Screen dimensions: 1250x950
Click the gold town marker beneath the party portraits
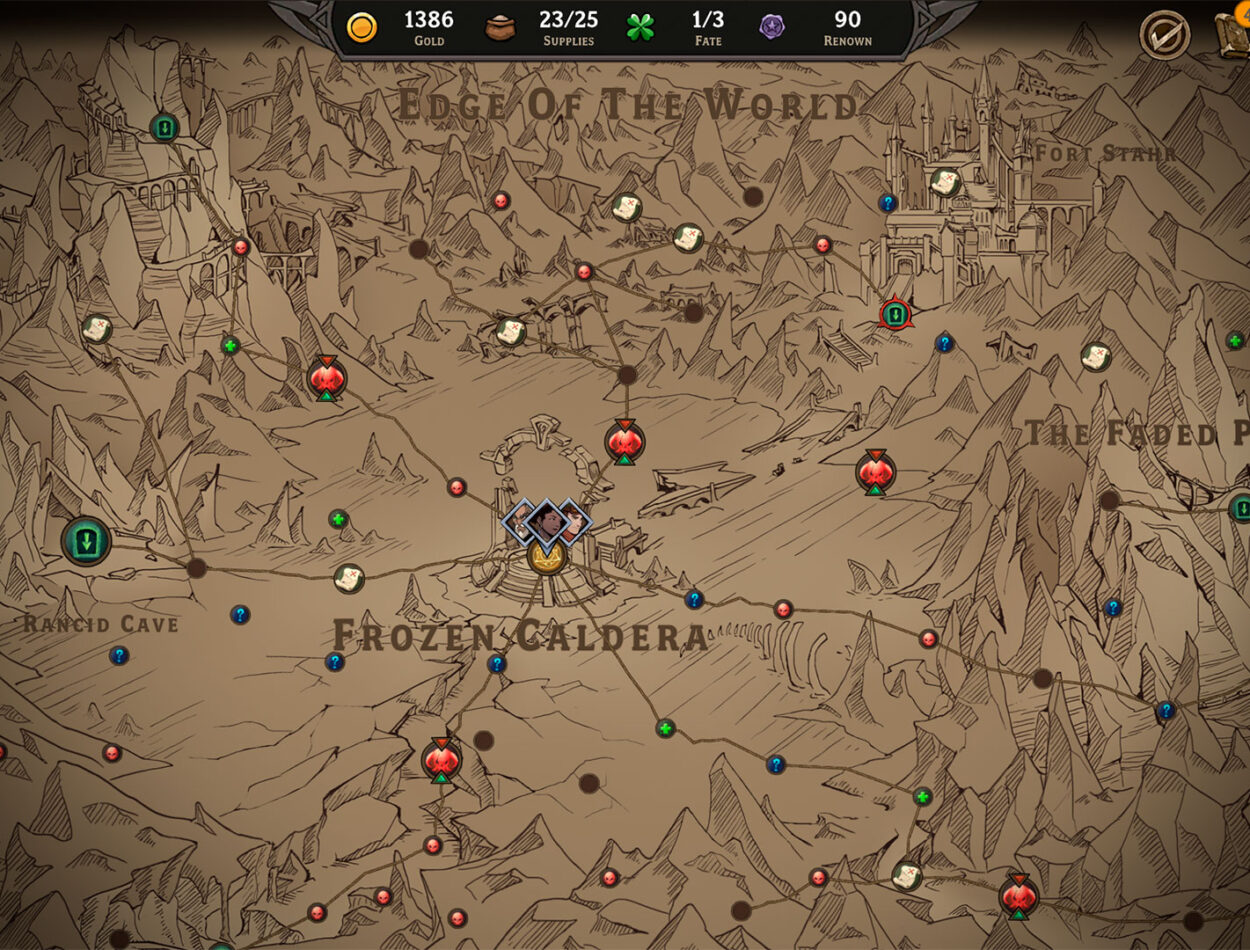coord(547,556)
